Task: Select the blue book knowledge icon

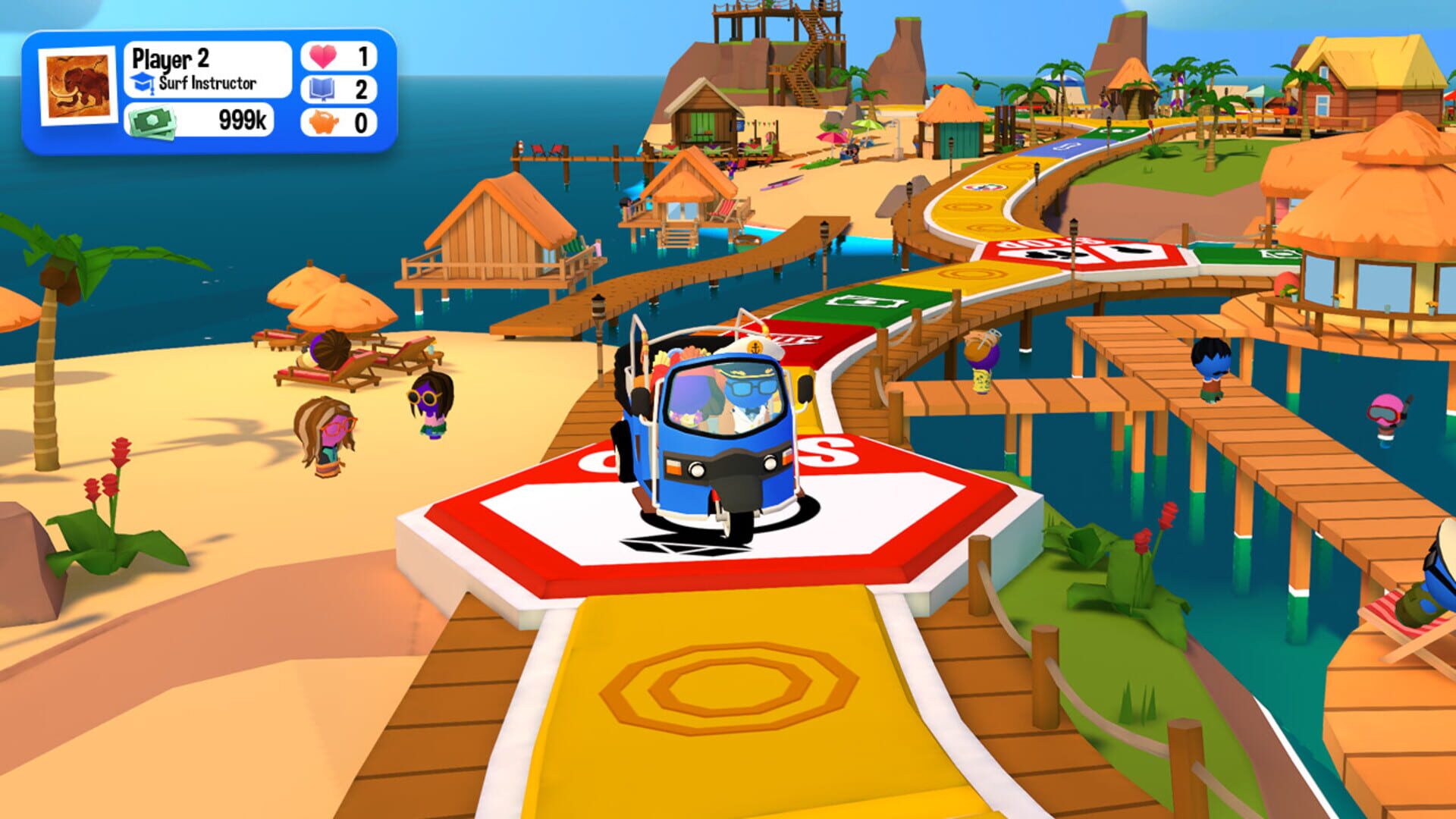Action: coord(324,87)
